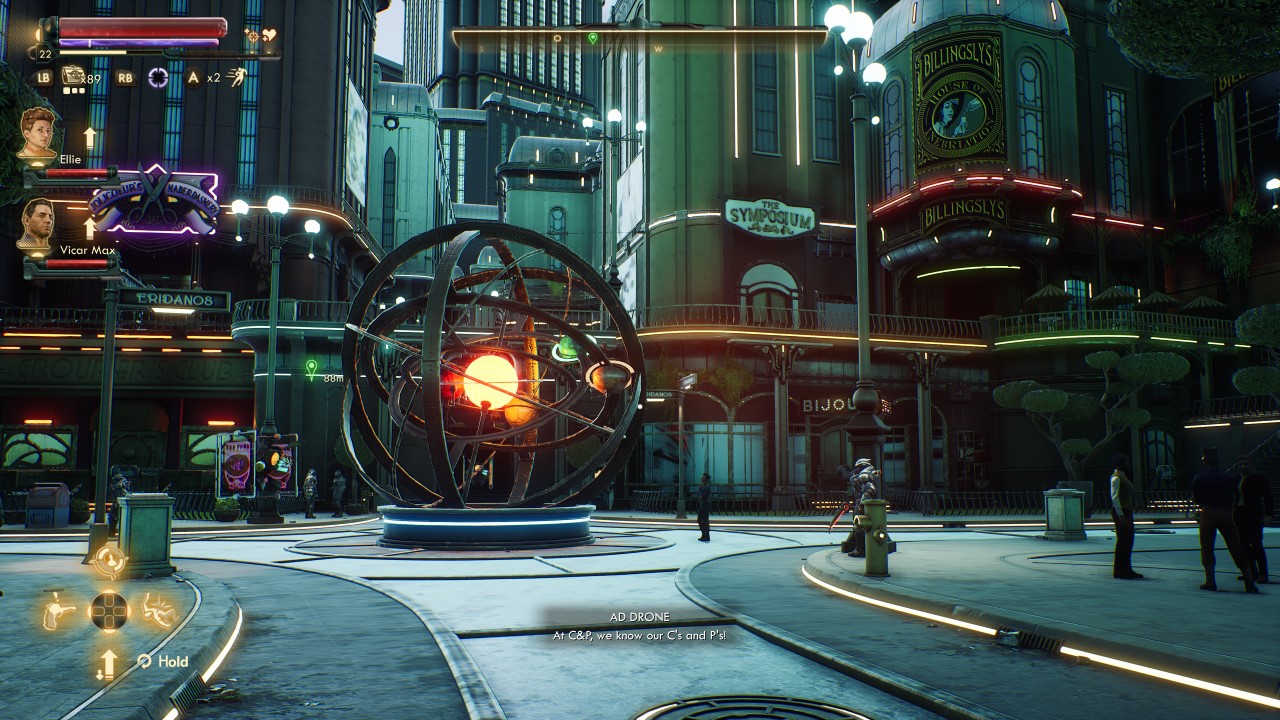Toggle Ellie's command arrow above her portrait
Screen dimensions: 1280x720
click(x=90, y=137)
